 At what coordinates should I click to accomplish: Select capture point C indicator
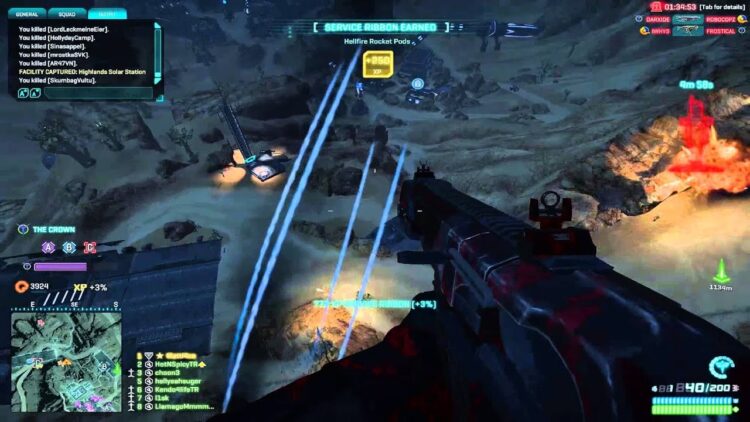(x=89, y=247)
